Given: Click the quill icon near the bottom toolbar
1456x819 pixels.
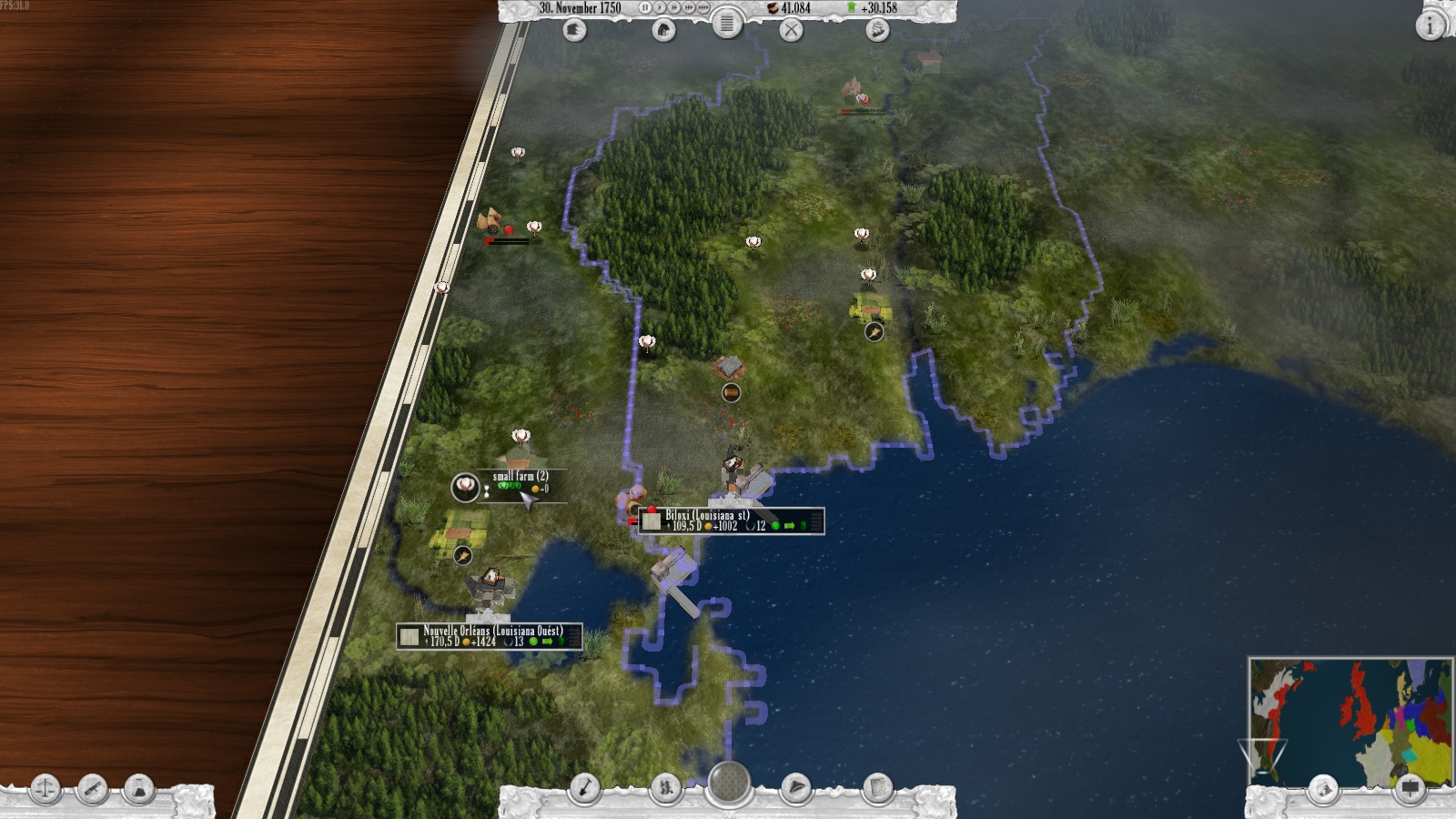Looking at the screenshot, I should click(798, 788).
